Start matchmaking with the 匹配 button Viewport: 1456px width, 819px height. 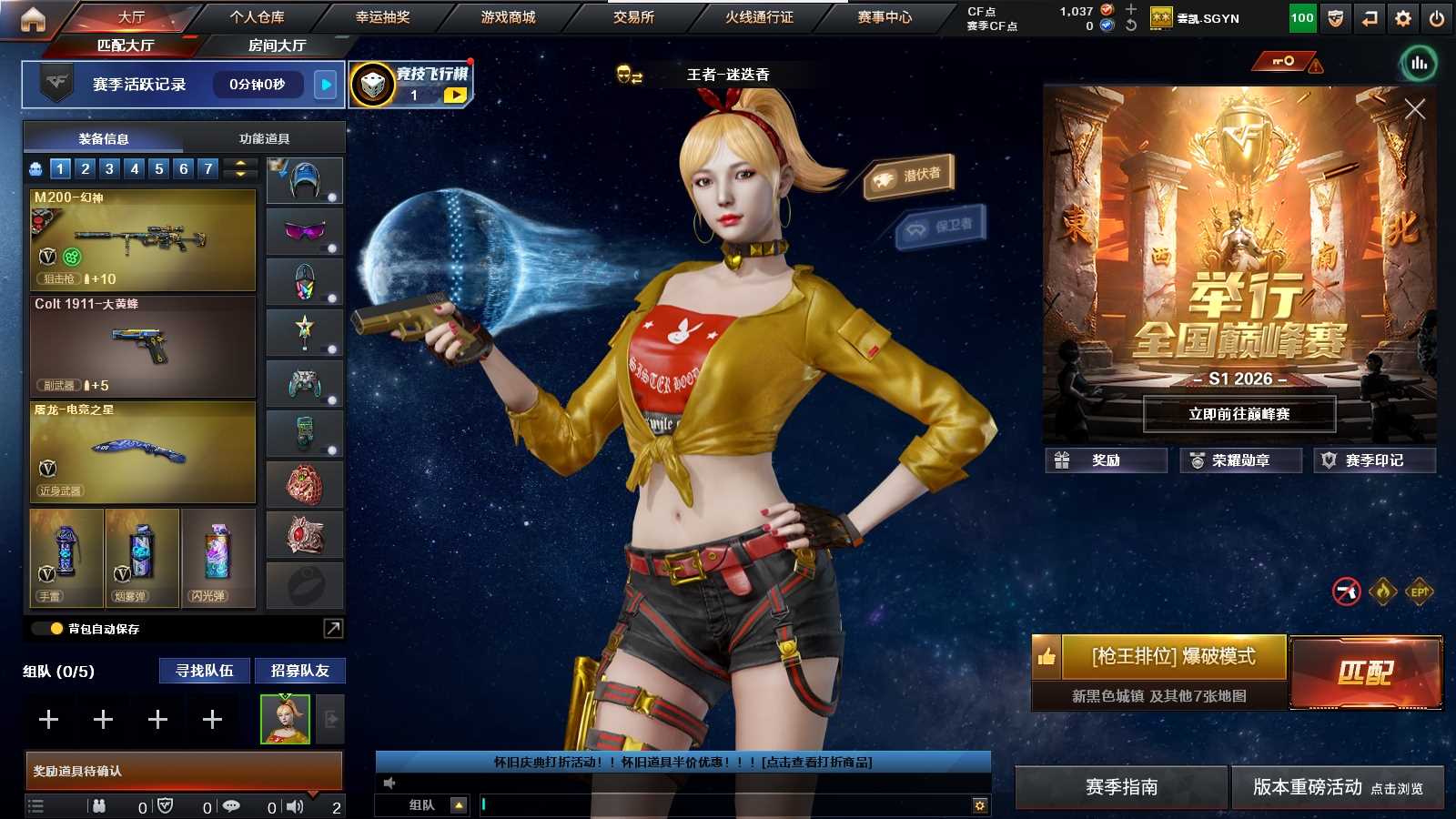pos(1366,672)
